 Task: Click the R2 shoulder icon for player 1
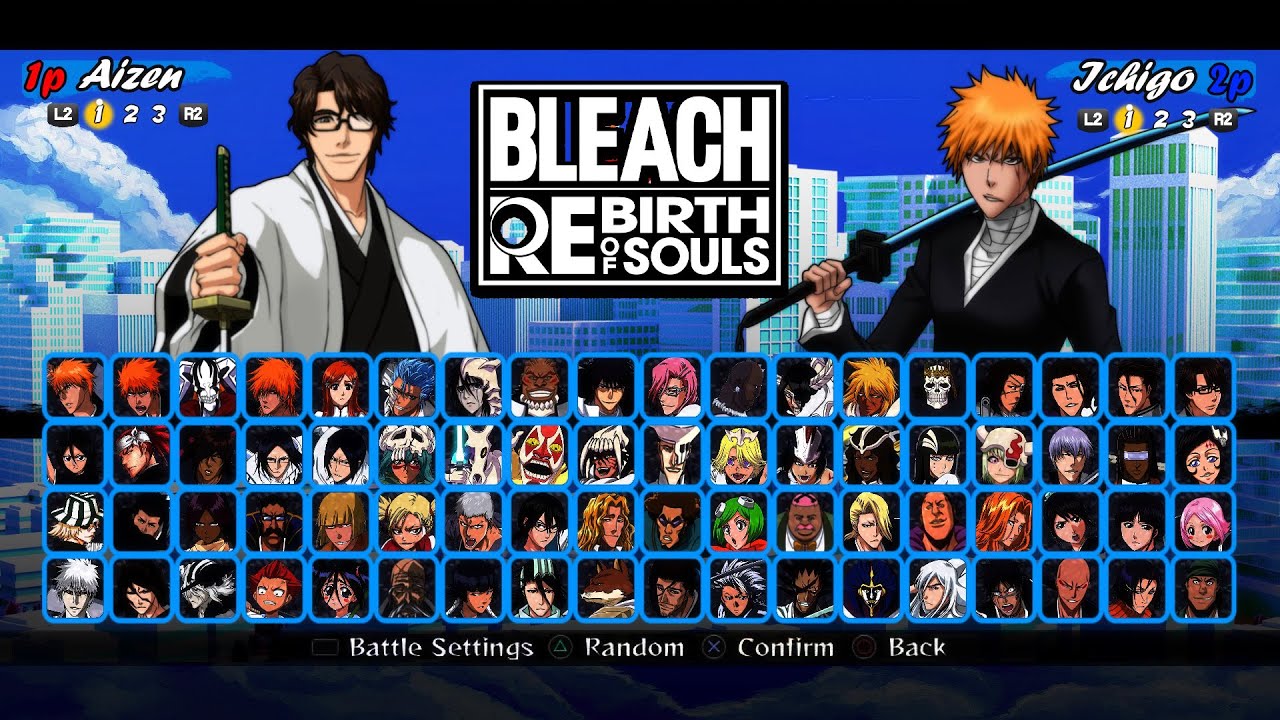(193, 113)
